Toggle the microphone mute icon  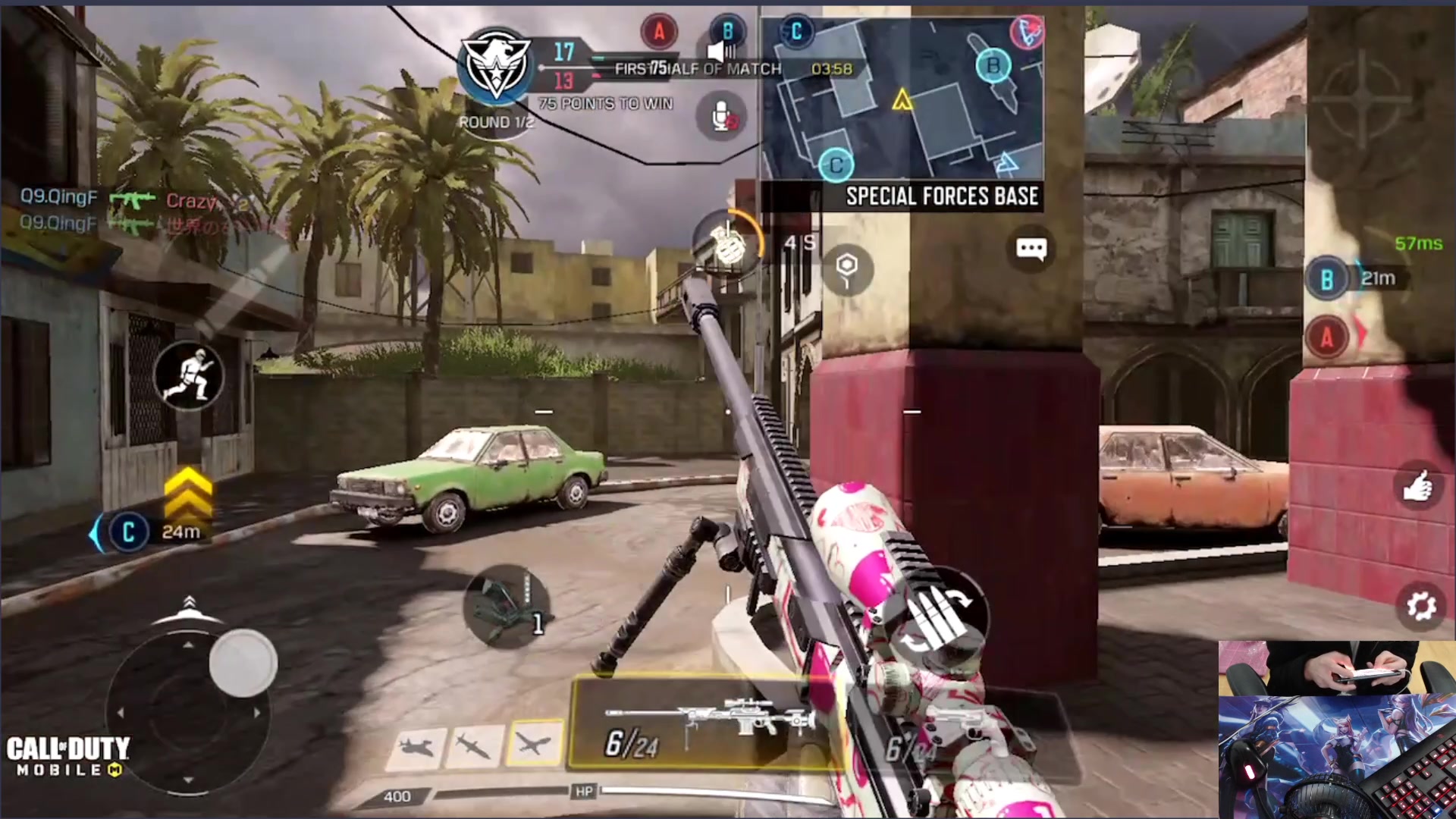pos(720,116)
